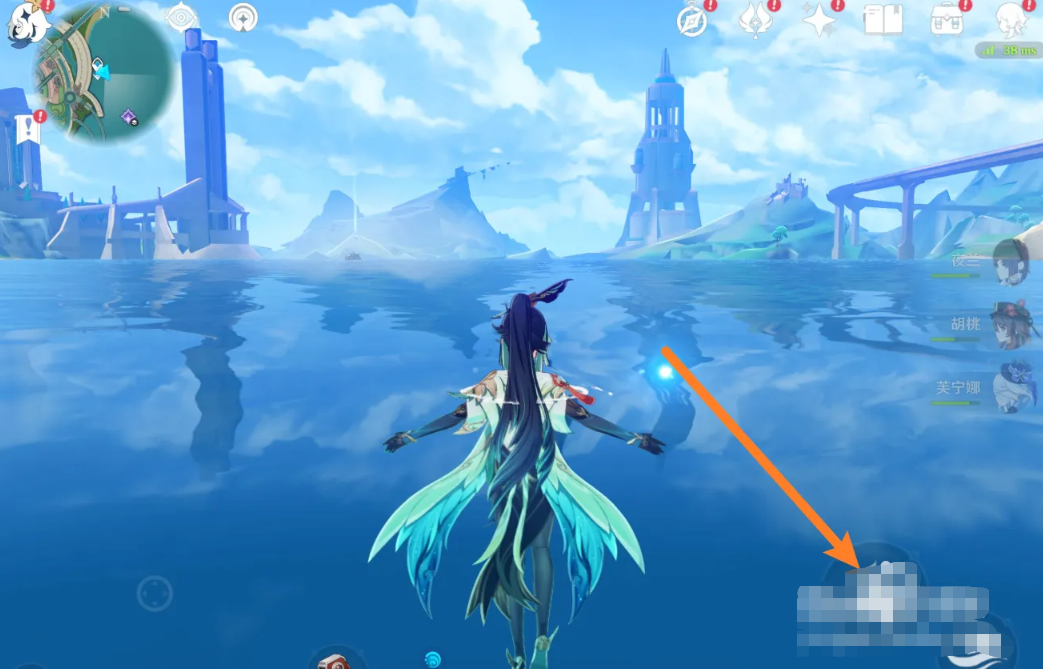The height and width of the screenshot is (669, 1043).
Task: Activate the elemental sight eye icon
Action: [x=181, y=17]
